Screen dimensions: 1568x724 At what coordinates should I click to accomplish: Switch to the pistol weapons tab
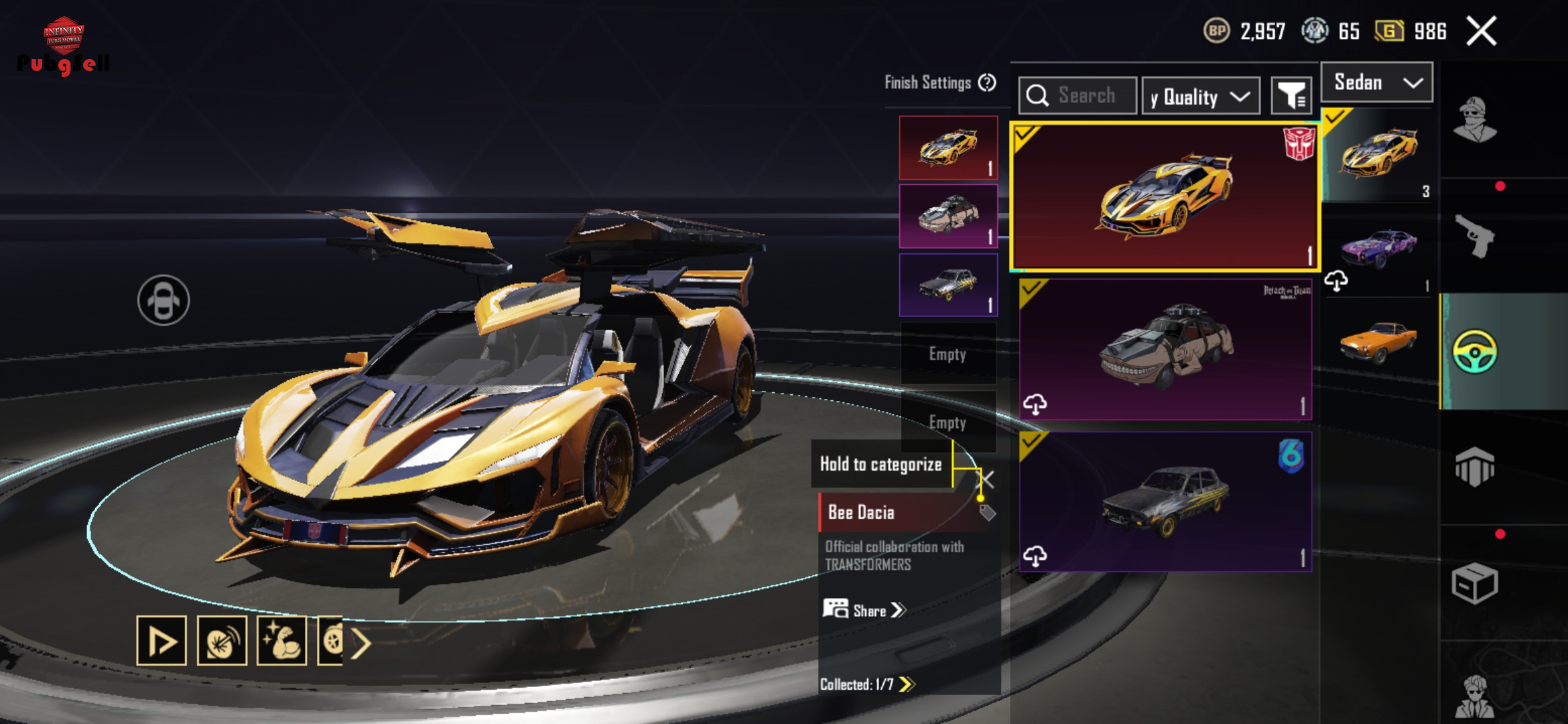click(x=1474, y=236)
